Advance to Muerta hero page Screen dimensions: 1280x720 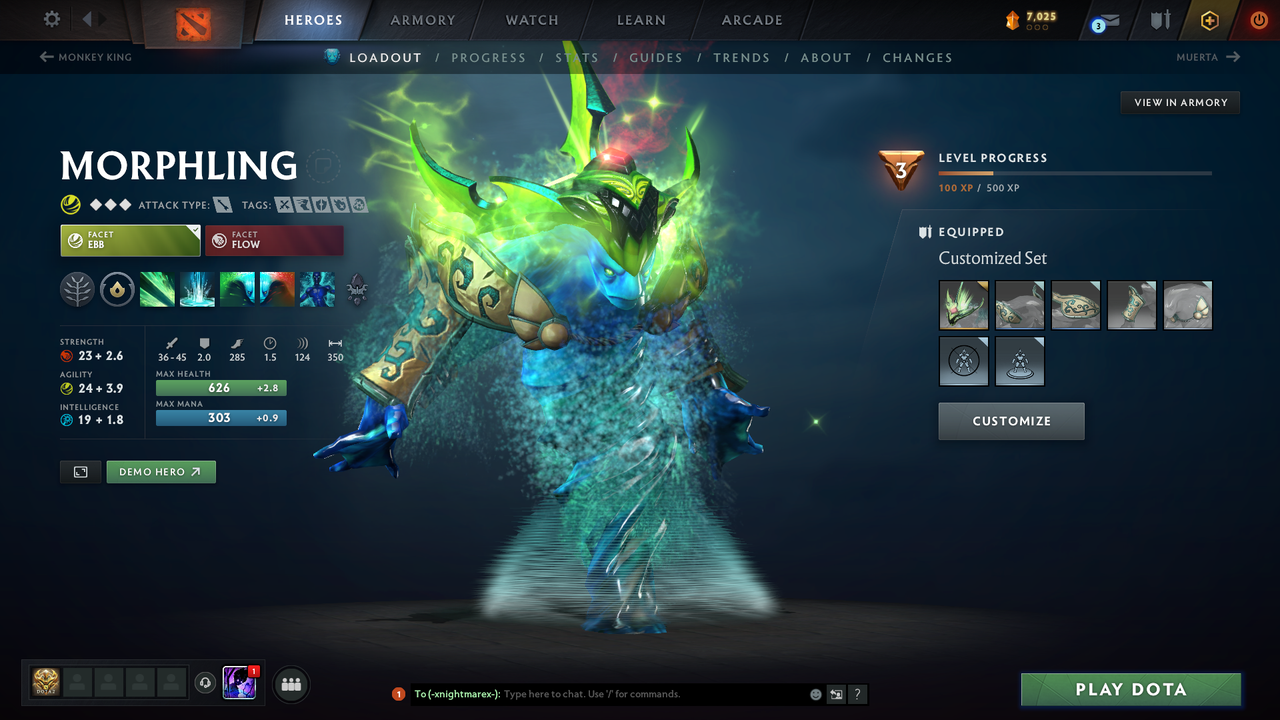pyautogui.click(x=1207, y=57)
